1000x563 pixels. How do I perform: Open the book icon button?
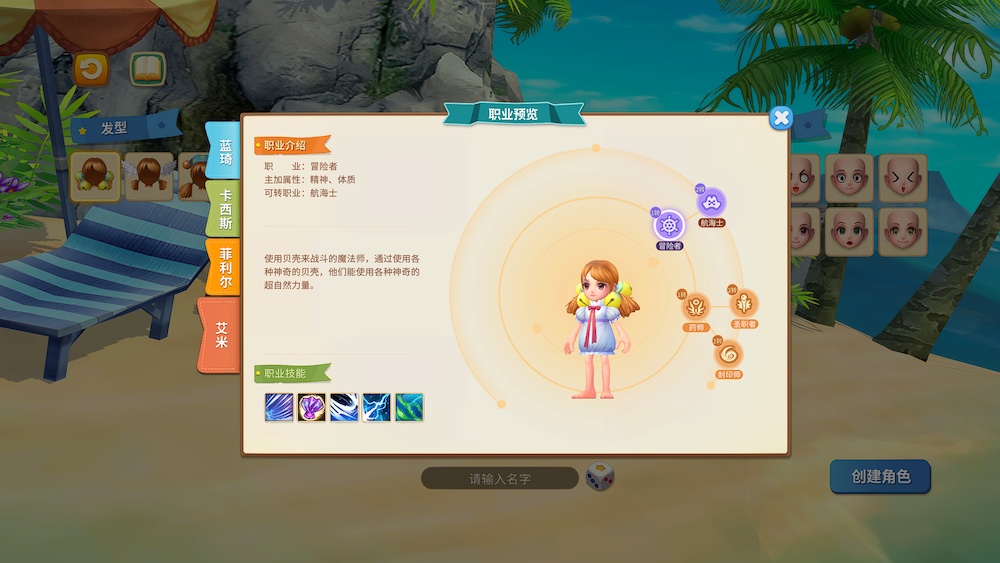coord(147,68)
